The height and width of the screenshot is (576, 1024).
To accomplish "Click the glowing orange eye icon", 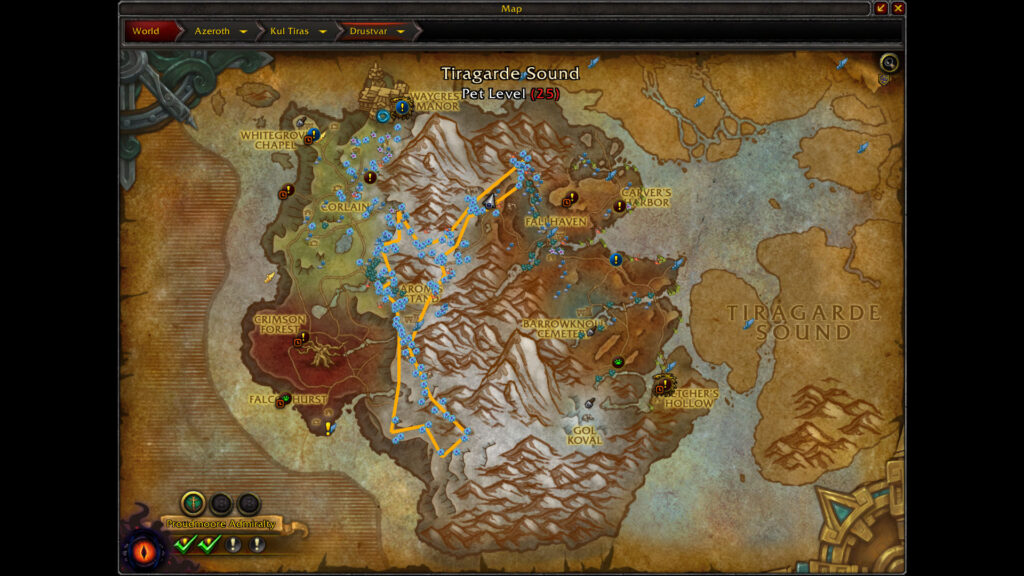I will pyautogui.click(x=139, y=551).
